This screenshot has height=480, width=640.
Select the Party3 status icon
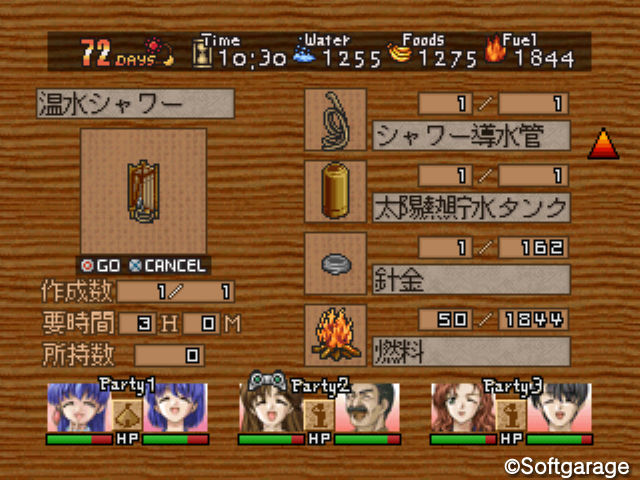(x=512, y=411)
